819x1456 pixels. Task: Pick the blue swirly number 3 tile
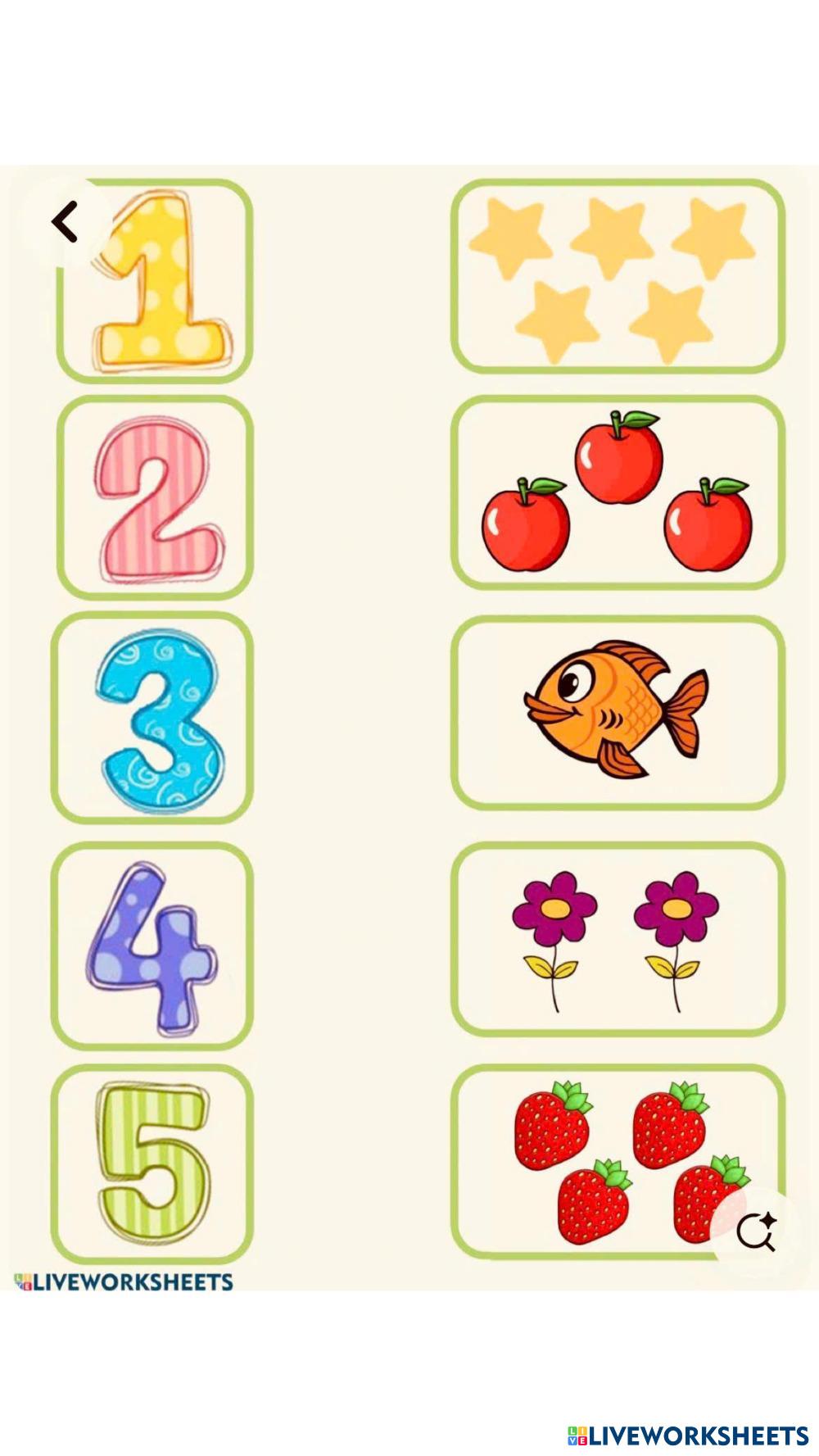point(154,718)
